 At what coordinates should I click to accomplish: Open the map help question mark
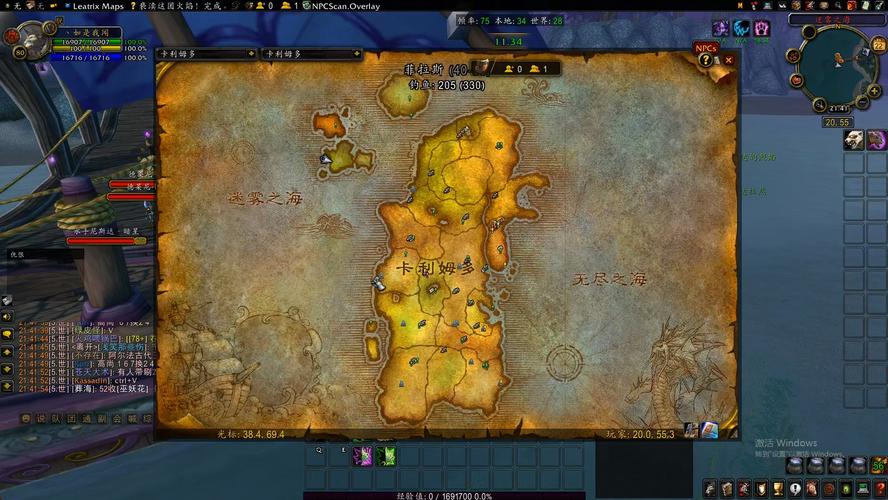pos(706,60)
